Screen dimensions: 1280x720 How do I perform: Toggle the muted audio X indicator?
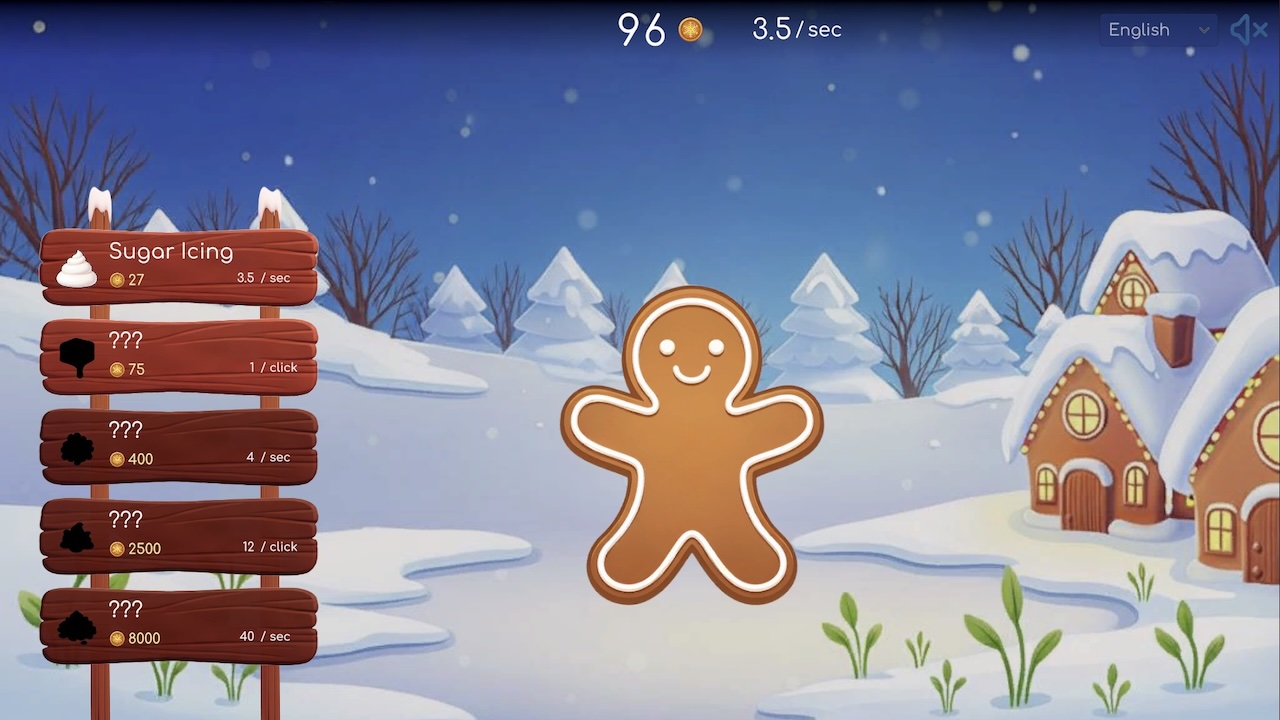(x=1260, y=30)
